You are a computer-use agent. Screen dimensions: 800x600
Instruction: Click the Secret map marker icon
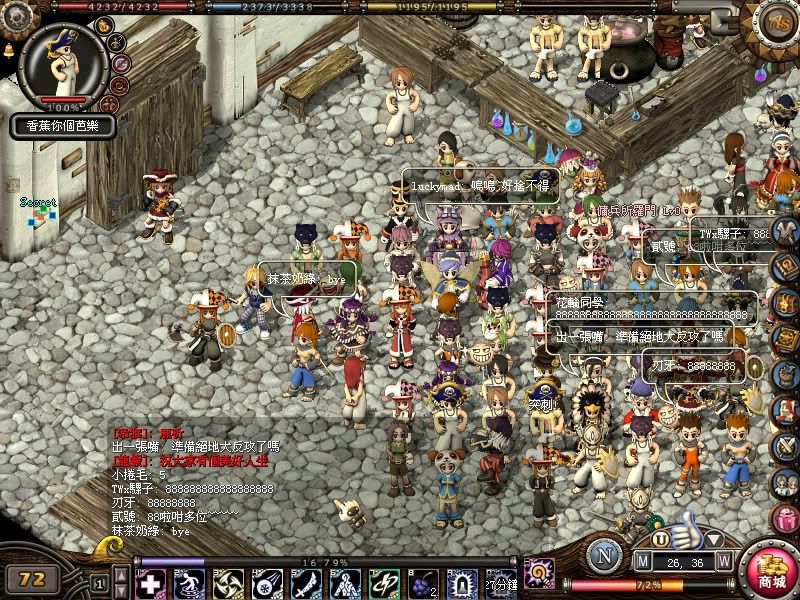tap(39, 215)
